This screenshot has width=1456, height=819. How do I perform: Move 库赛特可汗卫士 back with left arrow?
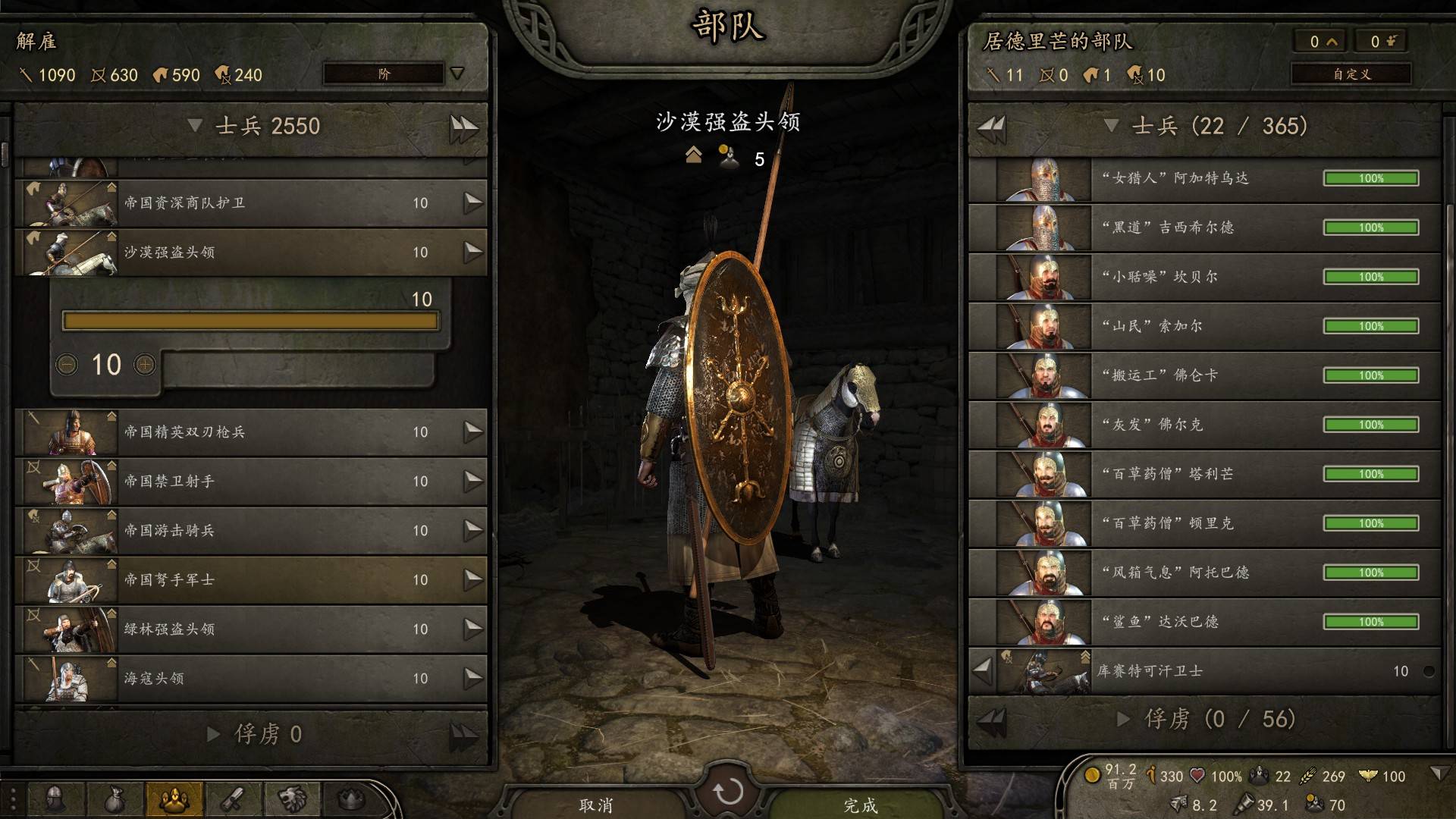[982, 670]
